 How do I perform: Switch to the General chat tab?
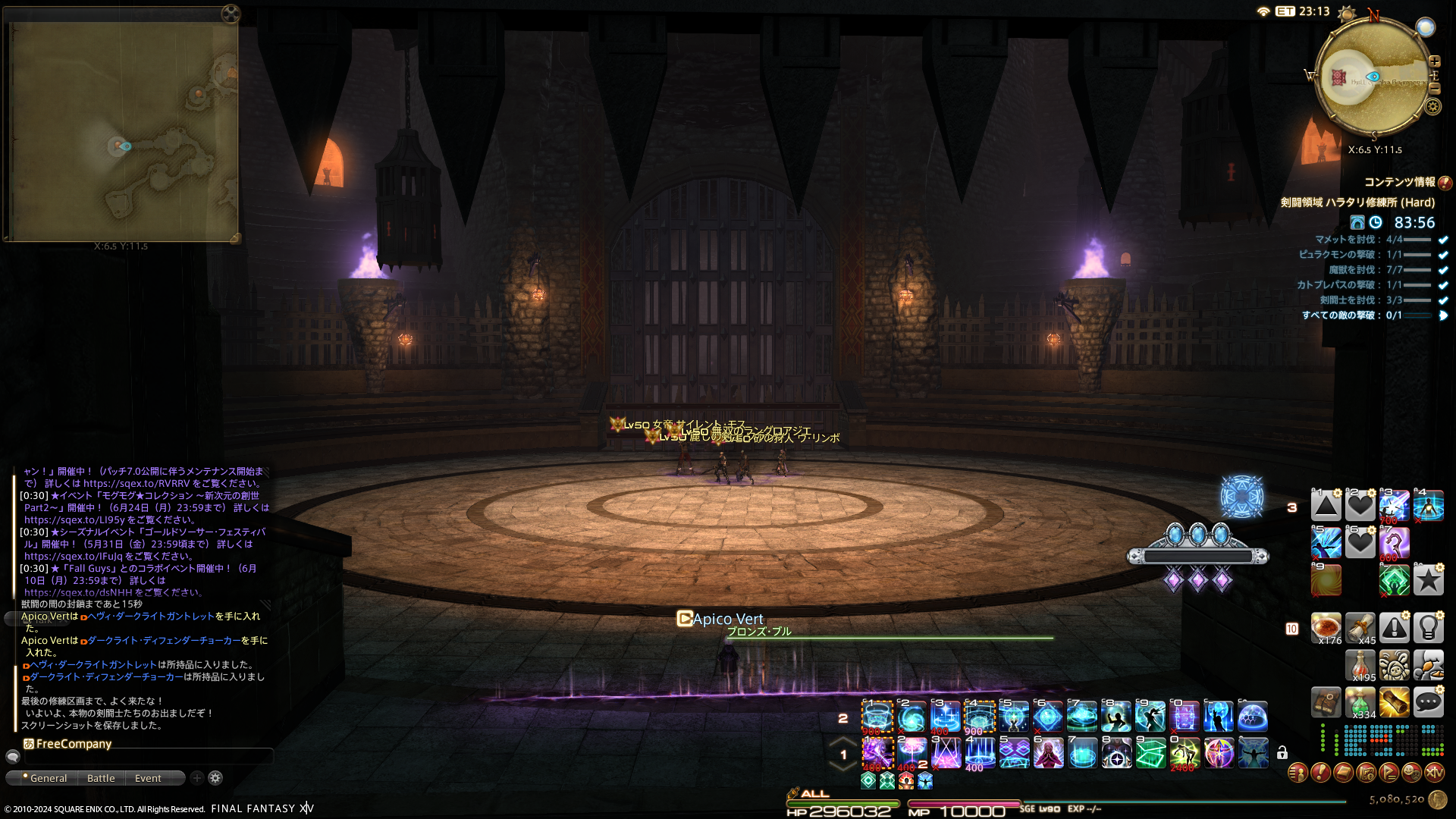(x=44, y=778)
